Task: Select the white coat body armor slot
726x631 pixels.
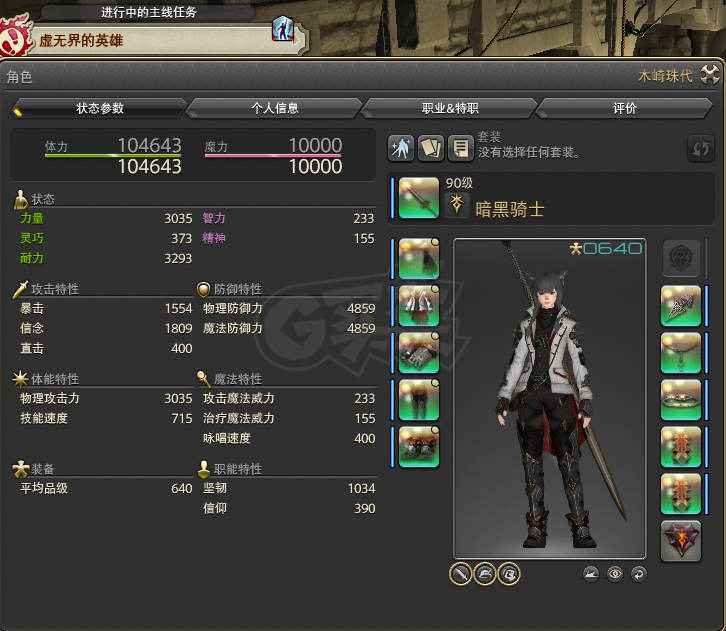Action: 419,306
